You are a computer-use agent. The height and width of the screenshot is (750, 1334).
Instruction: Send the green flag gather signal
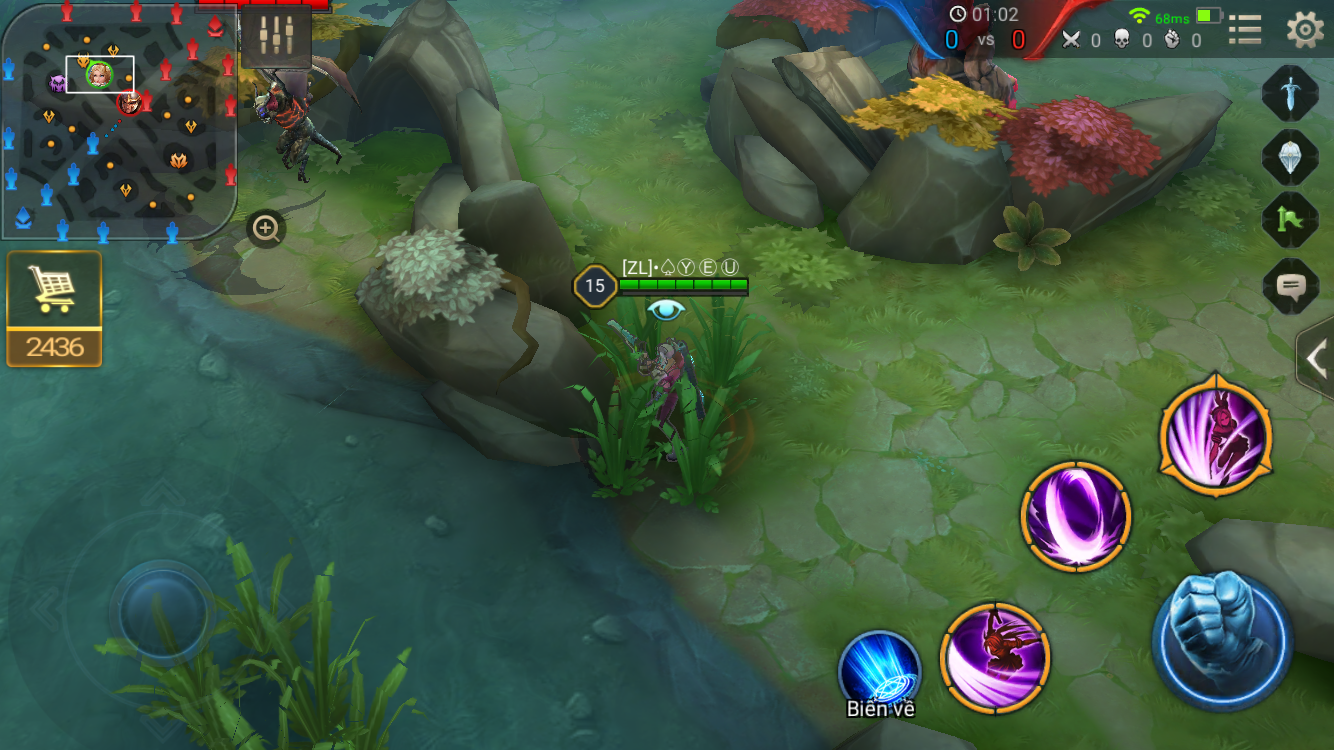pos(1290,220)
